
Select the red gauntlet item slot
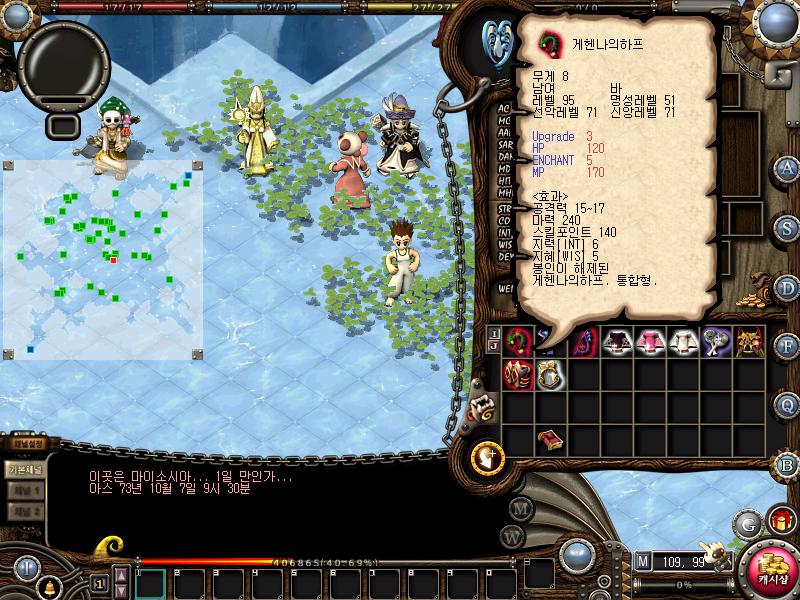click(517, 375)
